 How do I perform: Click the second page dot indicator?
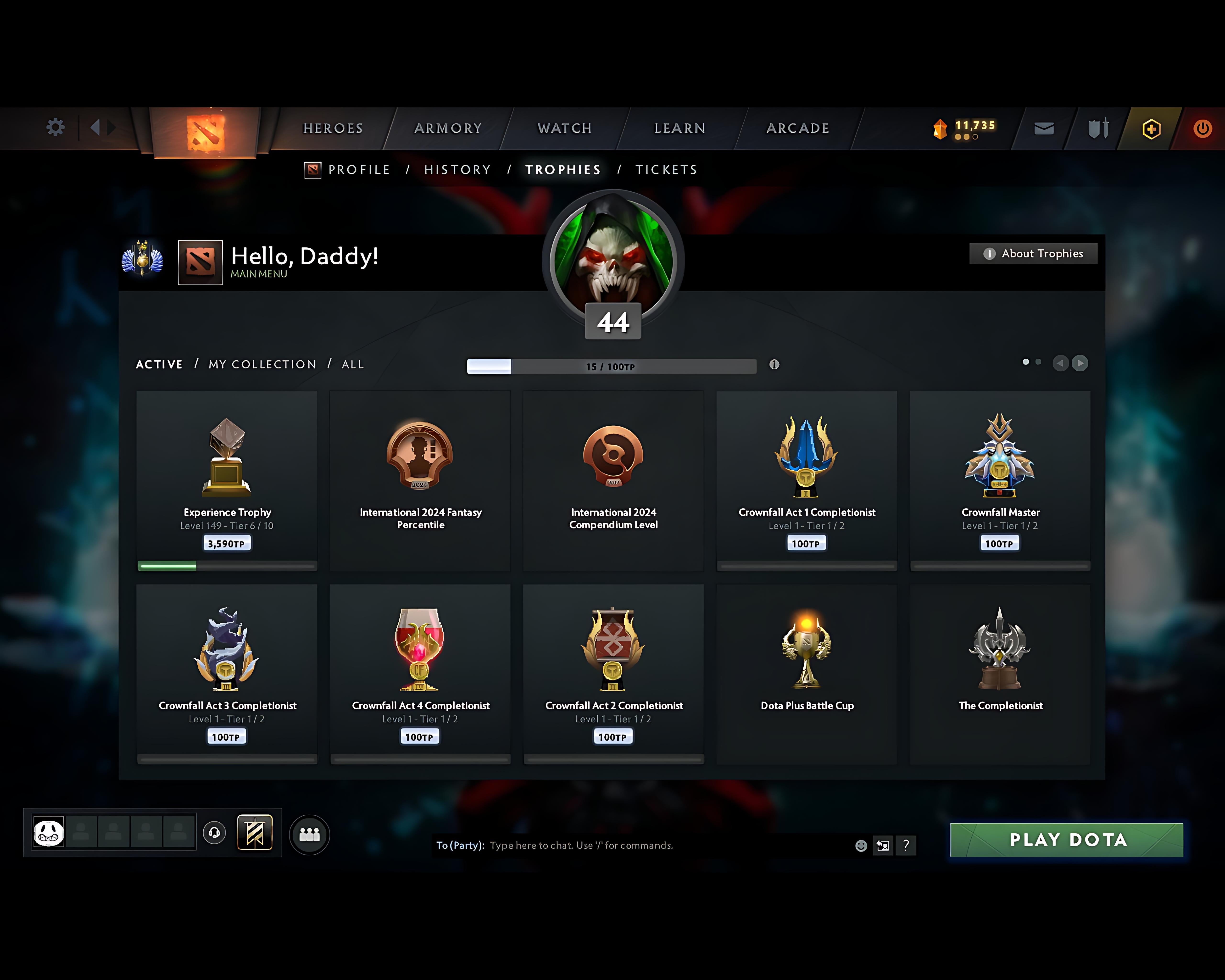(x=1039, y=362)
